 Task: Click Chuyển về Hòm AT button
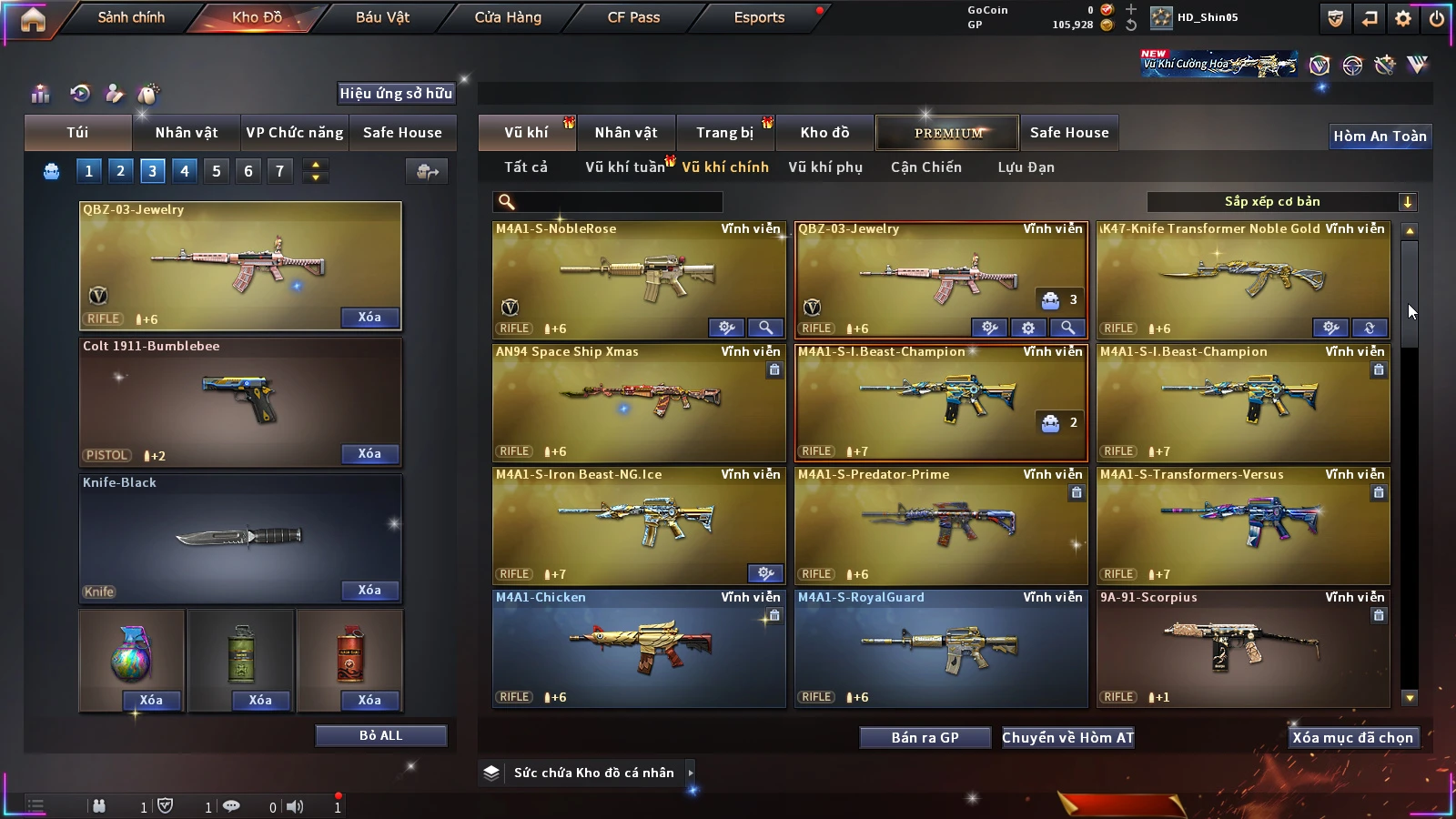[1067, 737]
